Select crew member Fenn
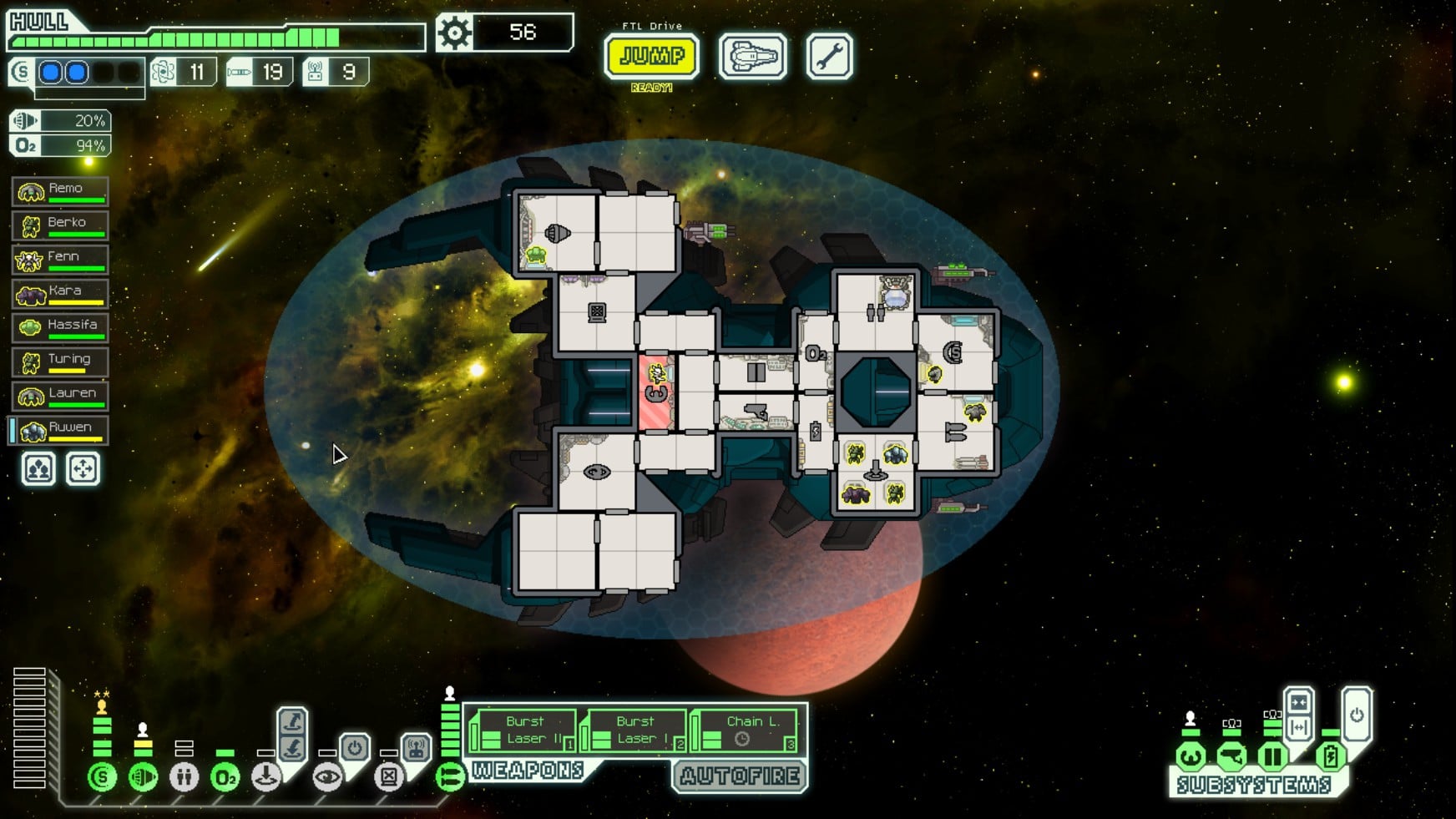The height and width of the screenshot is (819, 1456). pyautogui.click(x=60, y=260)
